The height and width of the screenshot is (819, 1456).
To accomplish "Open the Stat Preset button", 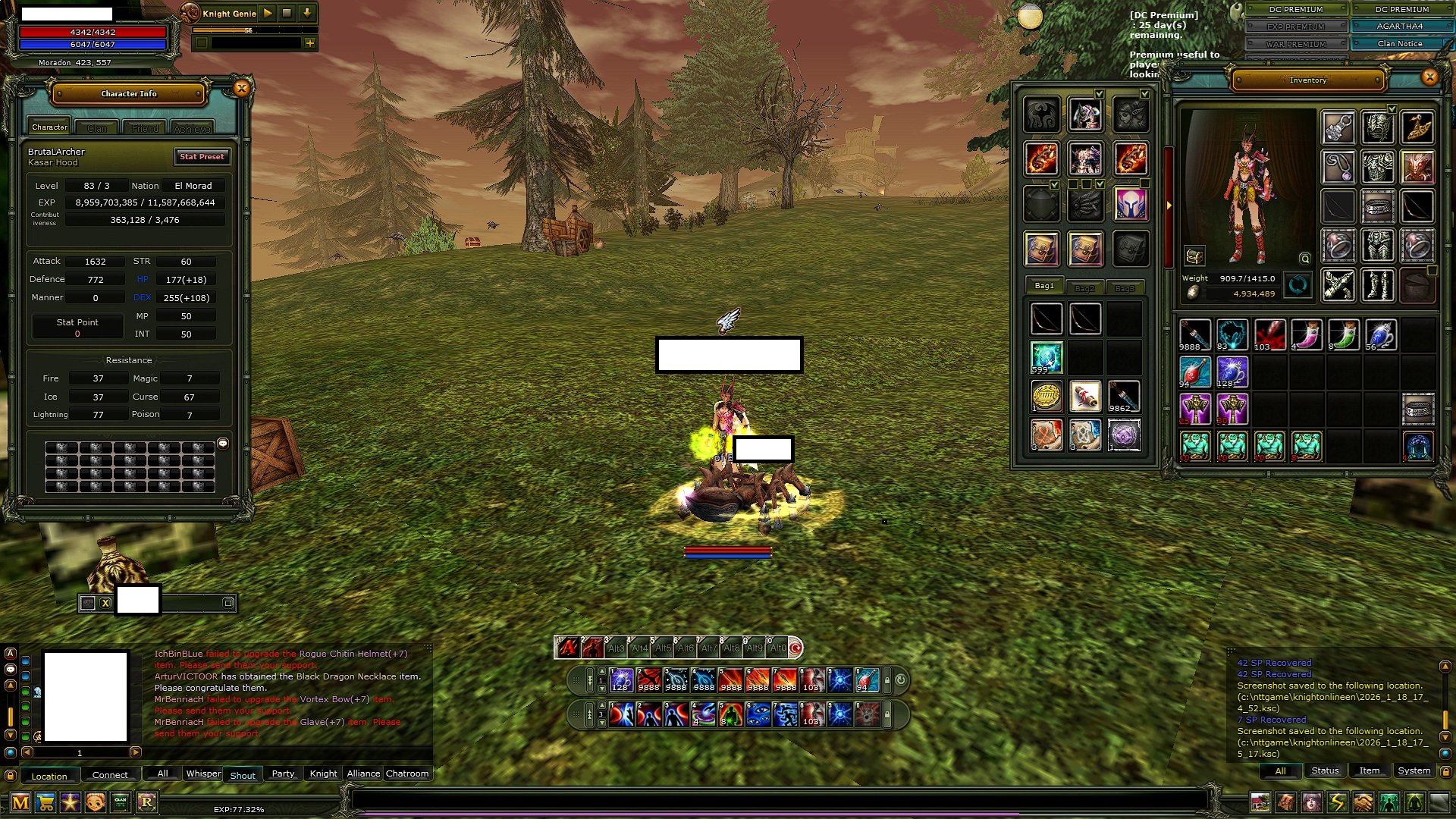I will (x=202, y=156).
